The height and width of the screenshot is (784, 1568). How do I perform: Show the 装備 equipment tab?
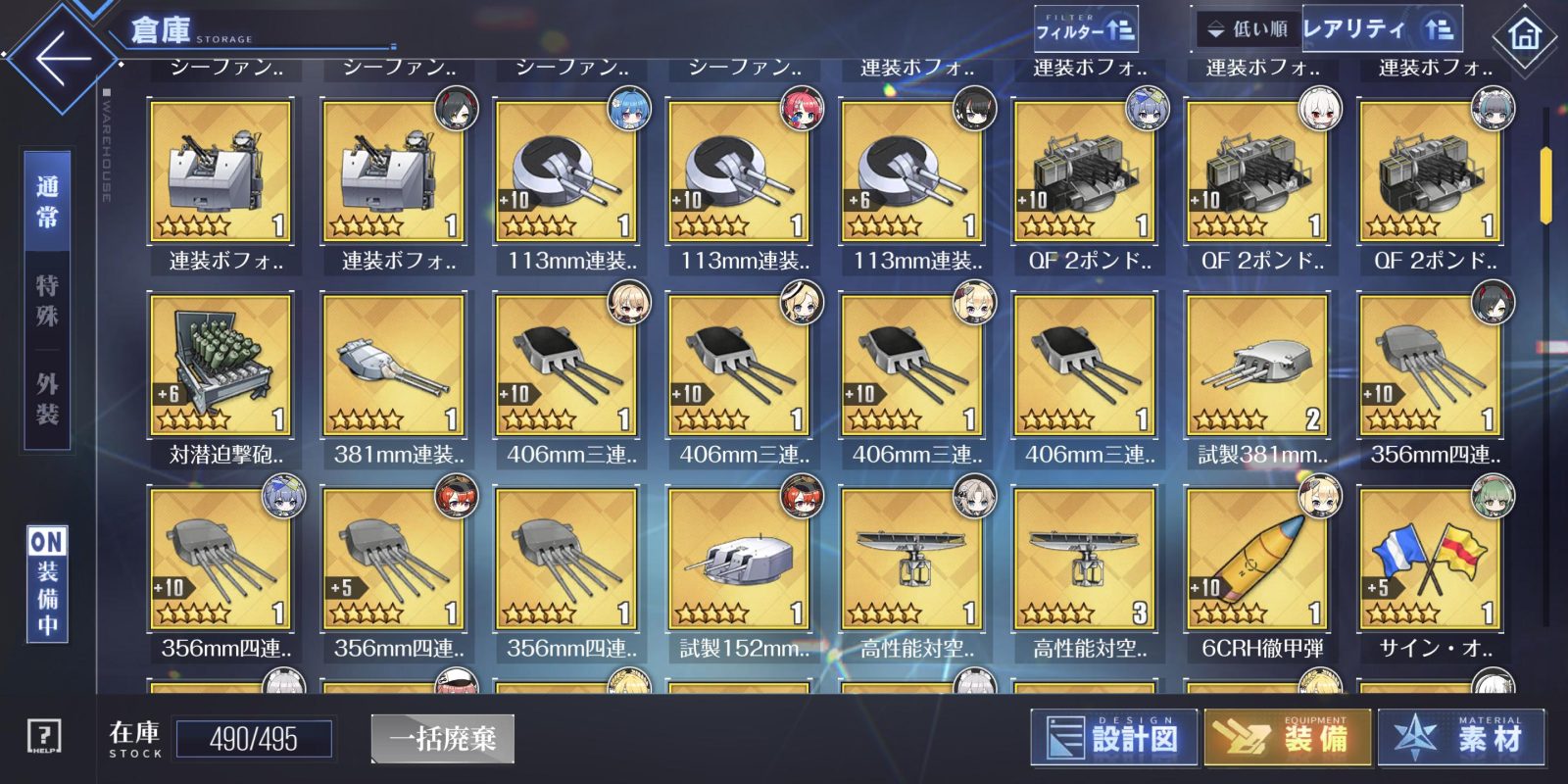[1286, 737]
